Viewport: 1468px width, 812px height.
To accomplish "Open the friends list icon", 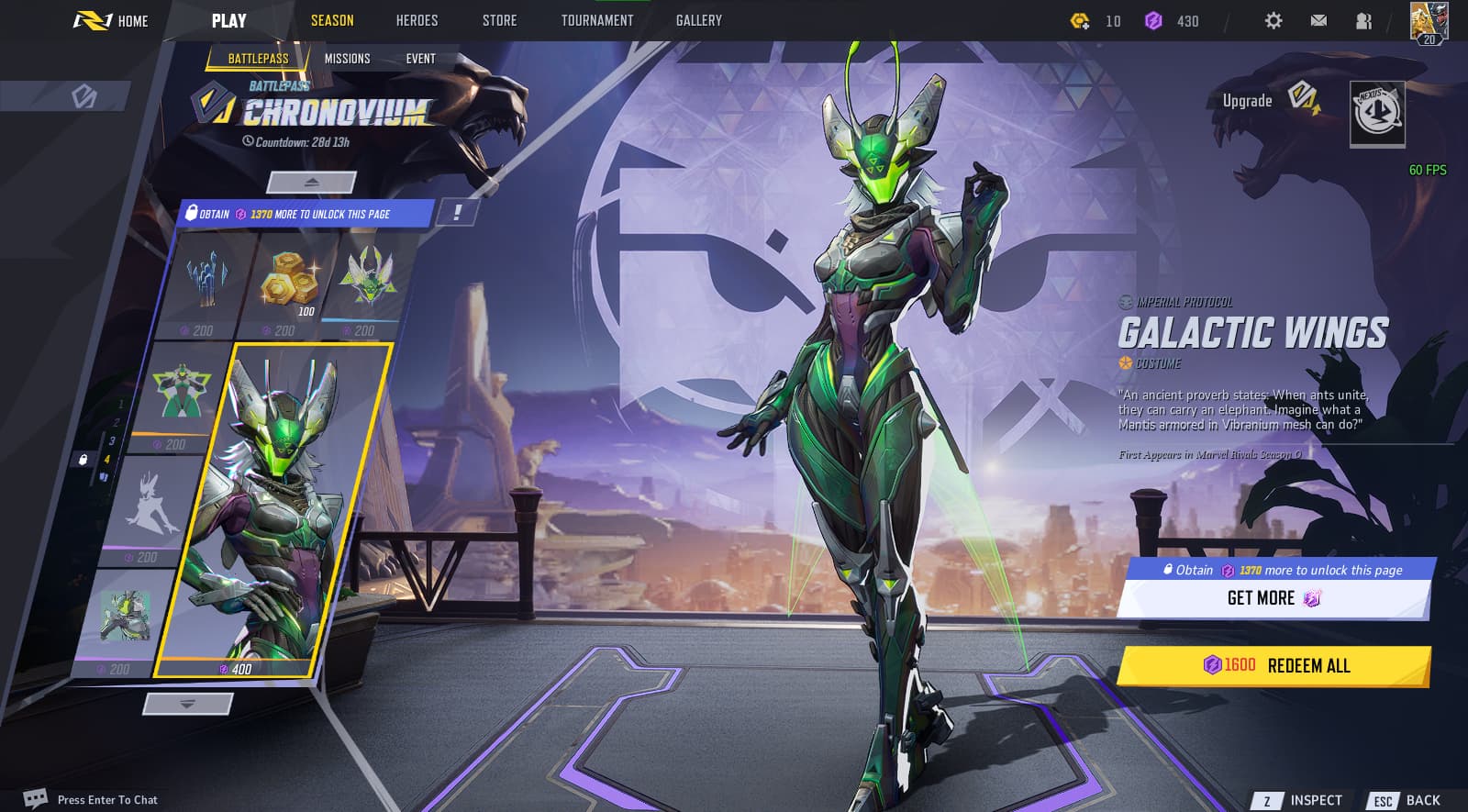I will (1363, 20).
